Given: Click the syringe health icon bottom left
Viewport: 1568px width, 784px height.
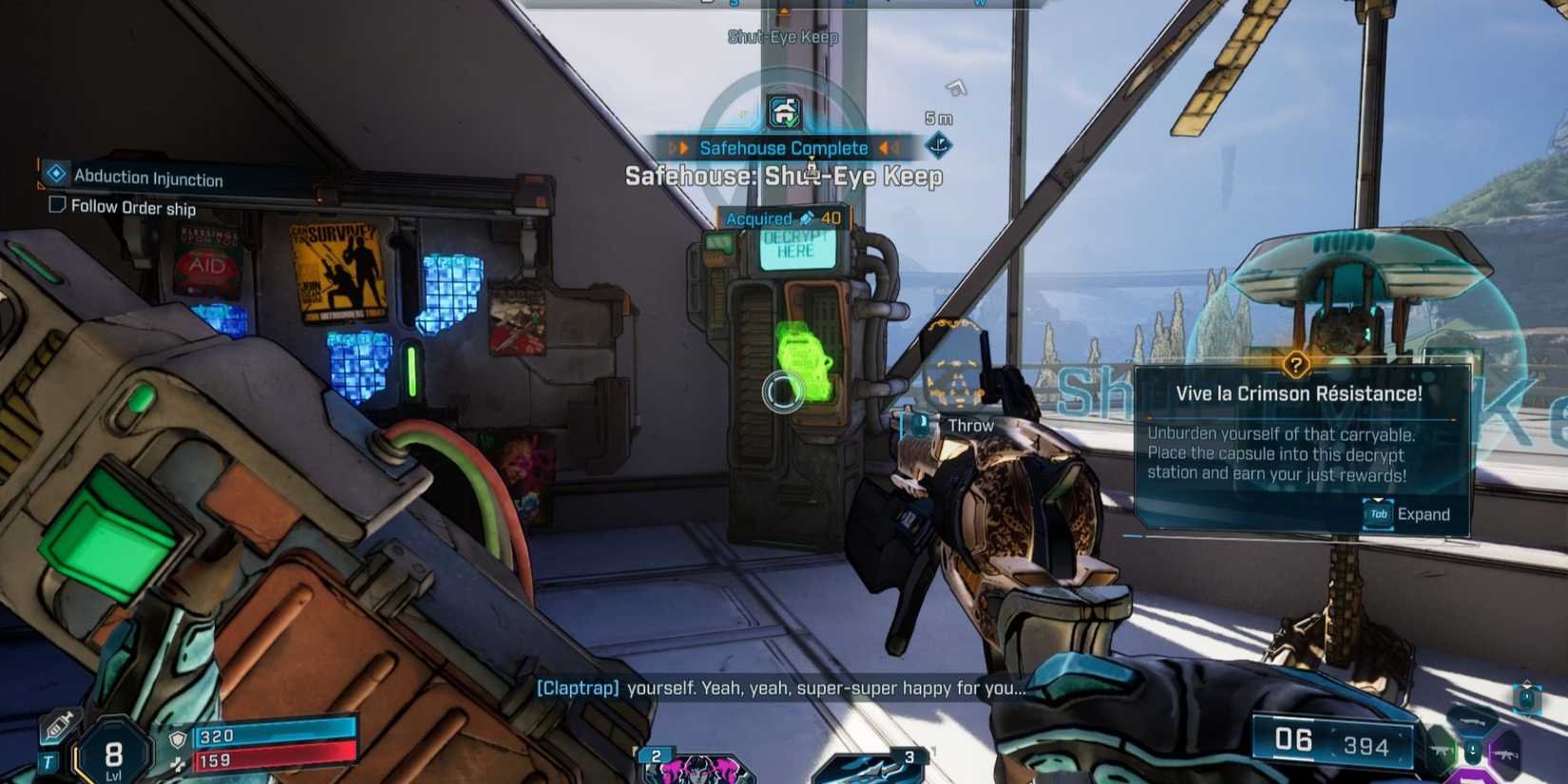Looking at the screenshot, I should tap(56, 726).
